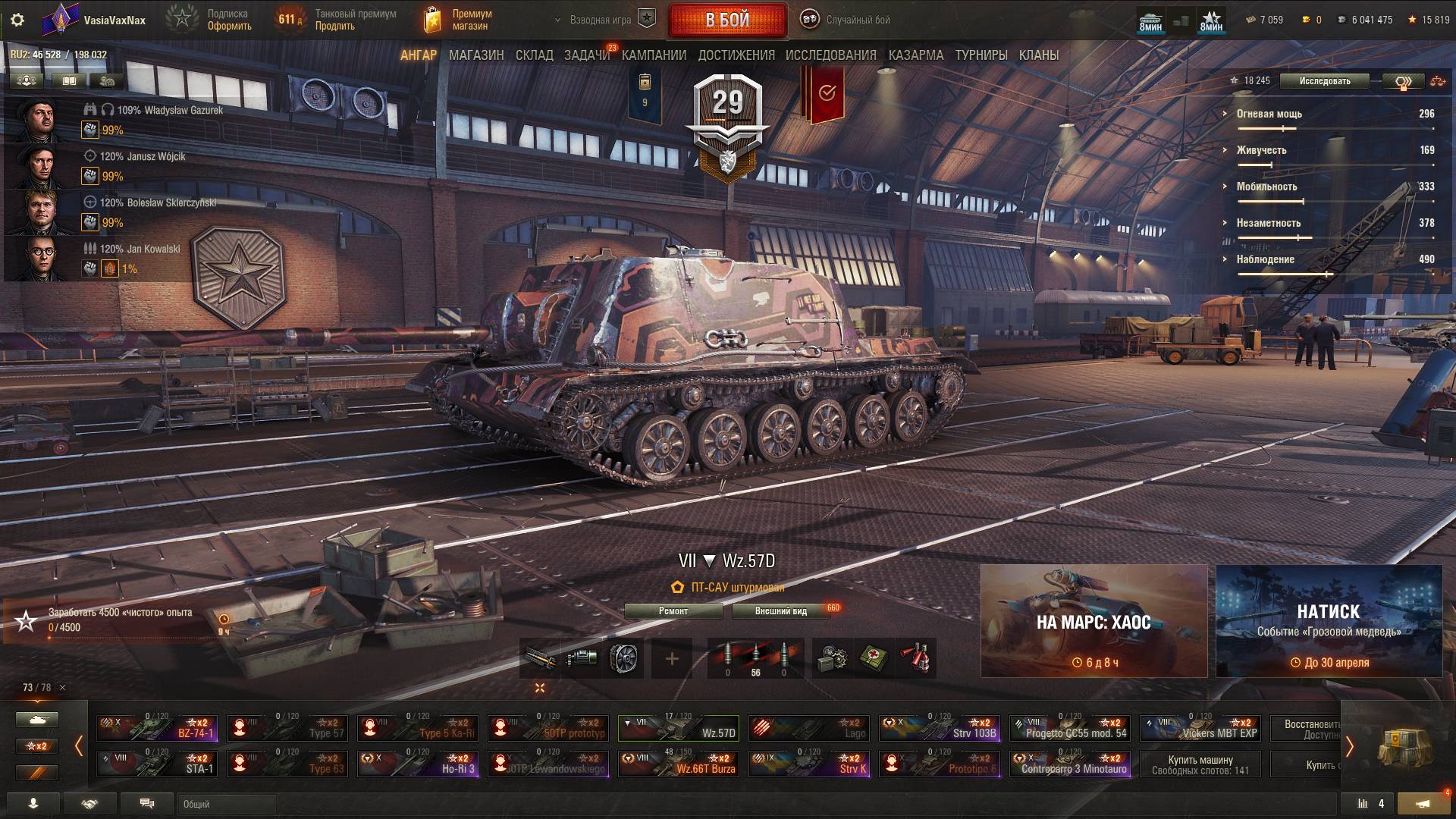The image size is (1456, 819).
Task: Click the Ремонт button
Action: (673, 611)
